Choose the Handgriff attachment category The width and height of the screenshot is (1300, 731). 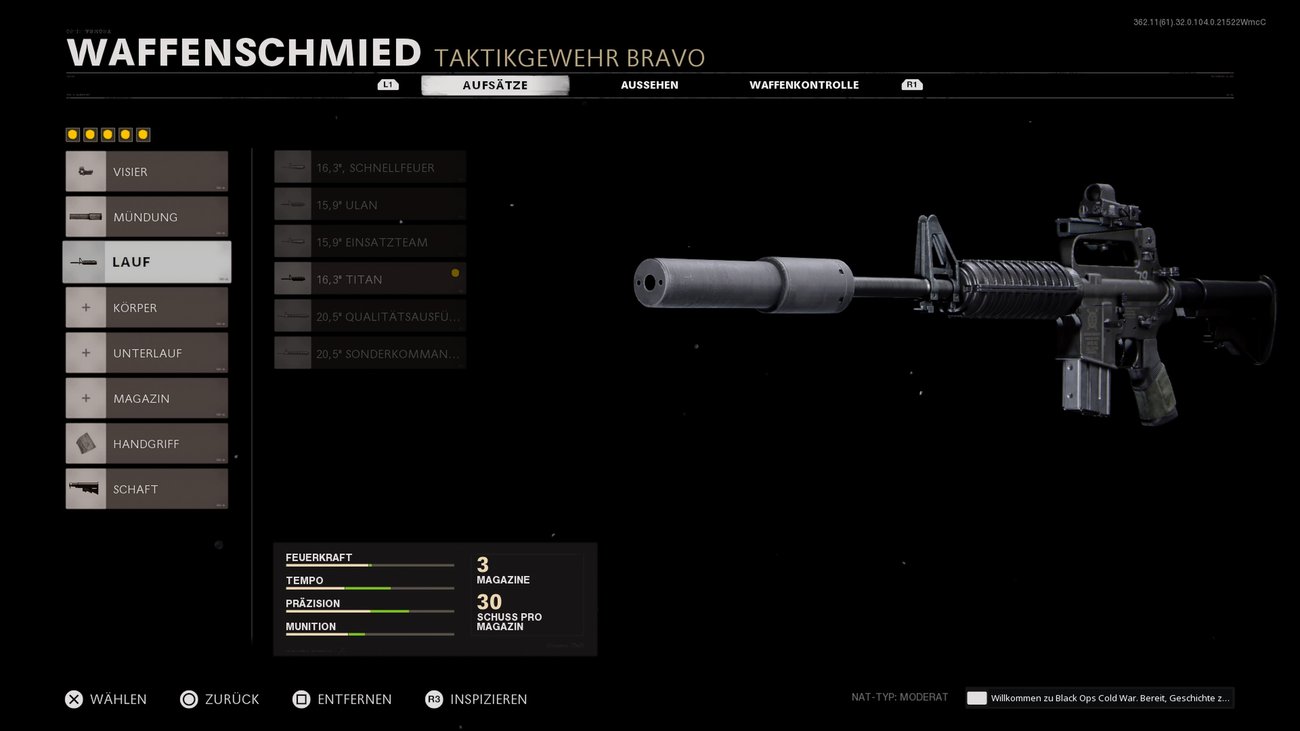coord(147,443)
